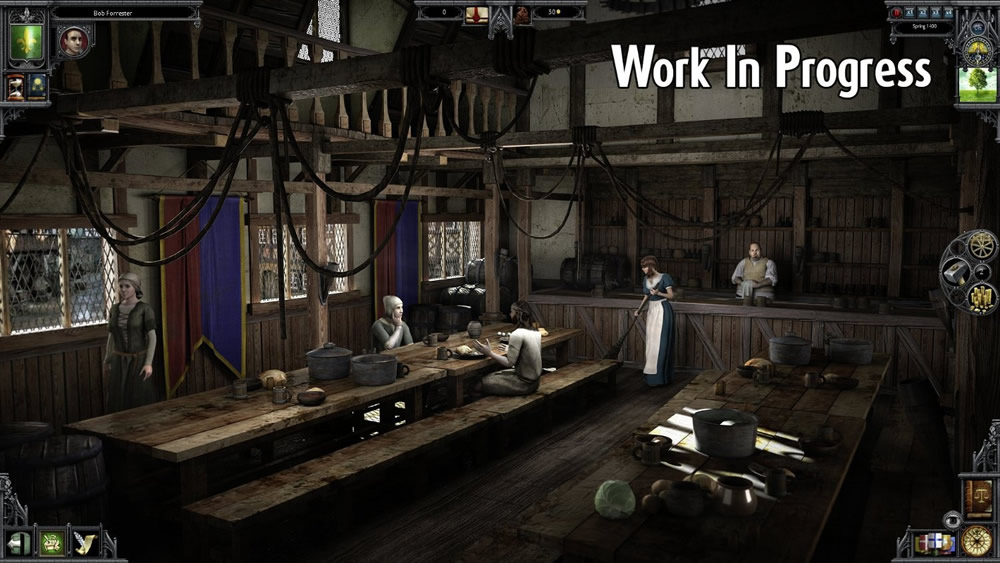Open the scales of justice book

pos(976,498)
